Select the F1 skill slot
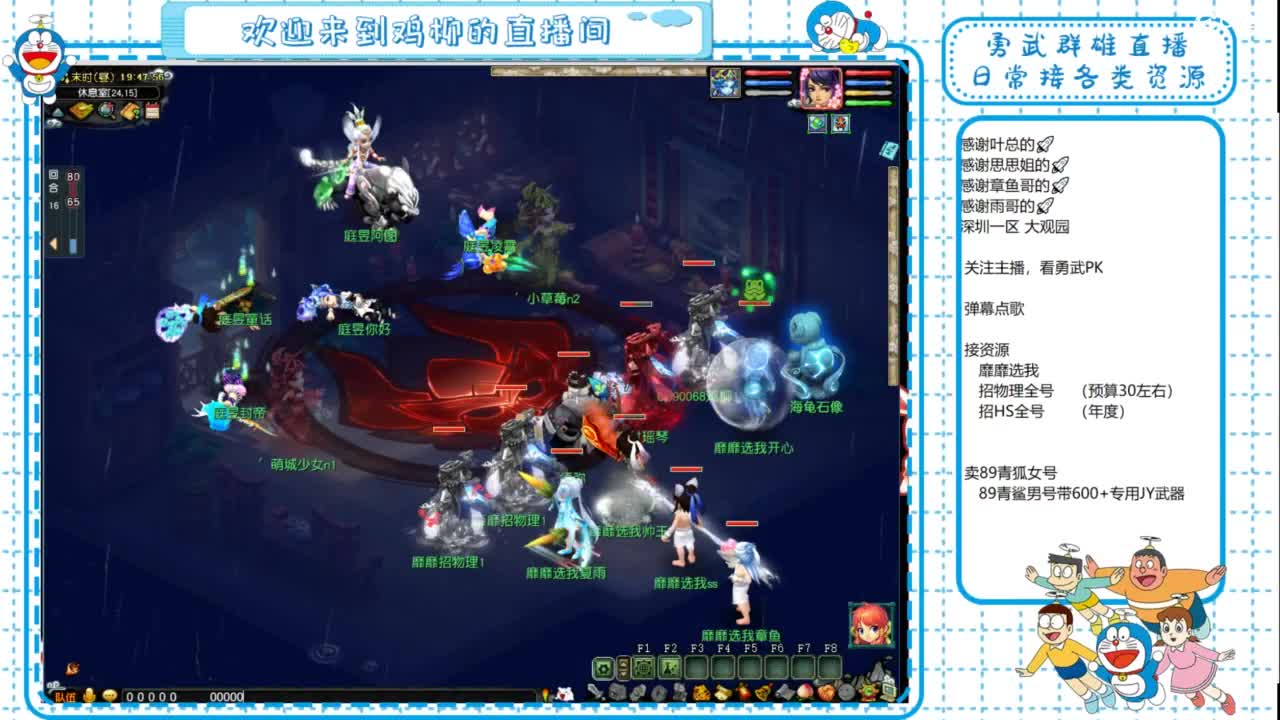Image resolution: width=1280 pixels, height=720 pixels. (644, 667)
